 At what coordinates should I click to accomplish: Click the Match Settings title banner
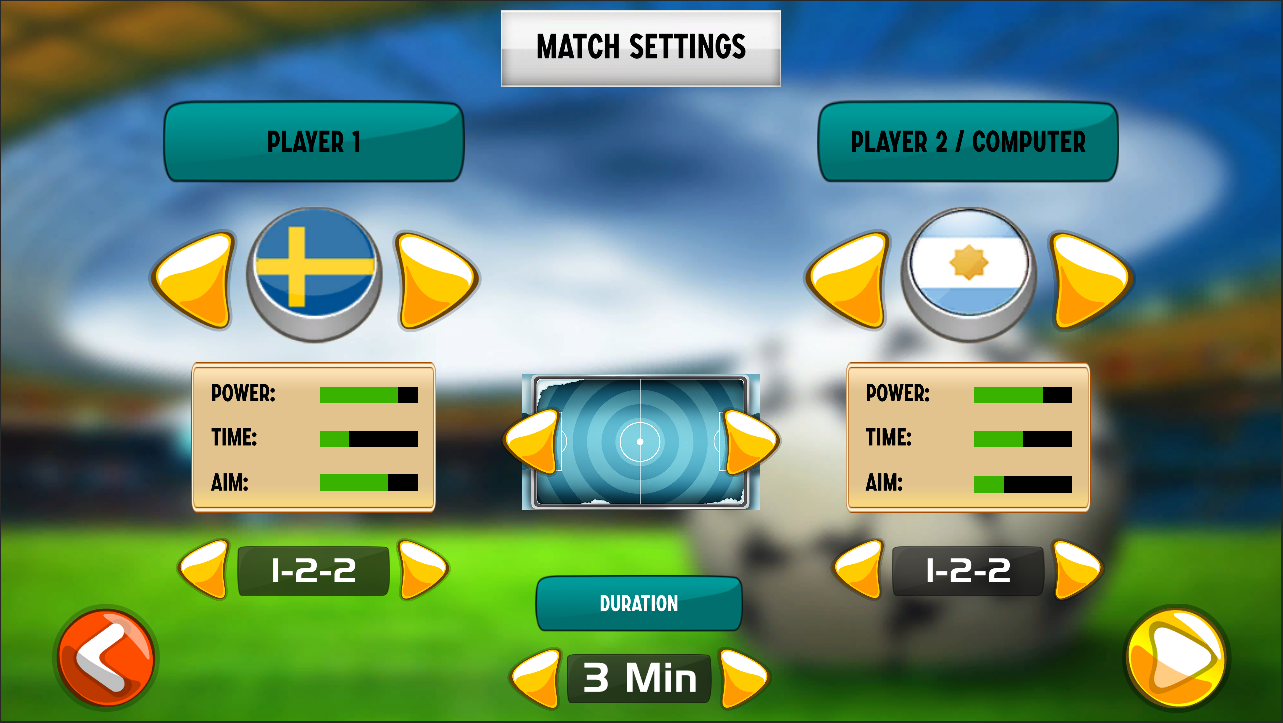(x=640, y=46)
